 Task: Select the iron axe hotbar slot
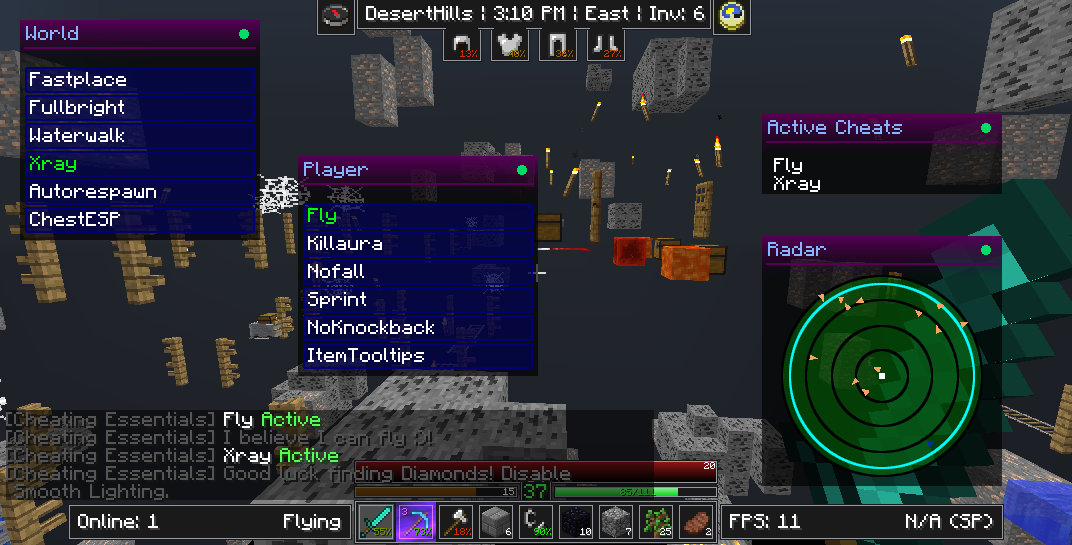click(x=456, y=521)
